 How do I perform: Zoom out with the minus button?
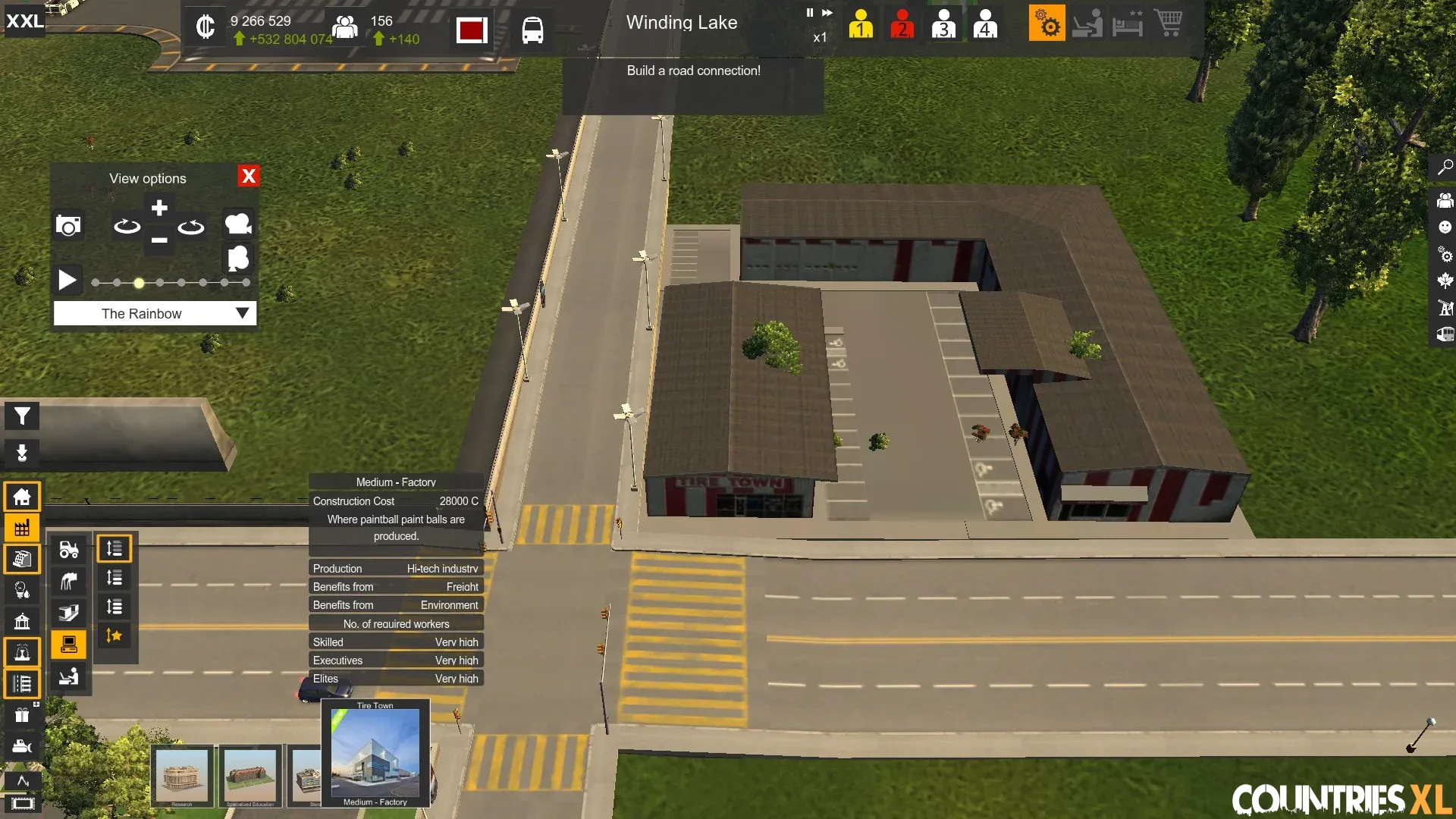tap(159, 240)
